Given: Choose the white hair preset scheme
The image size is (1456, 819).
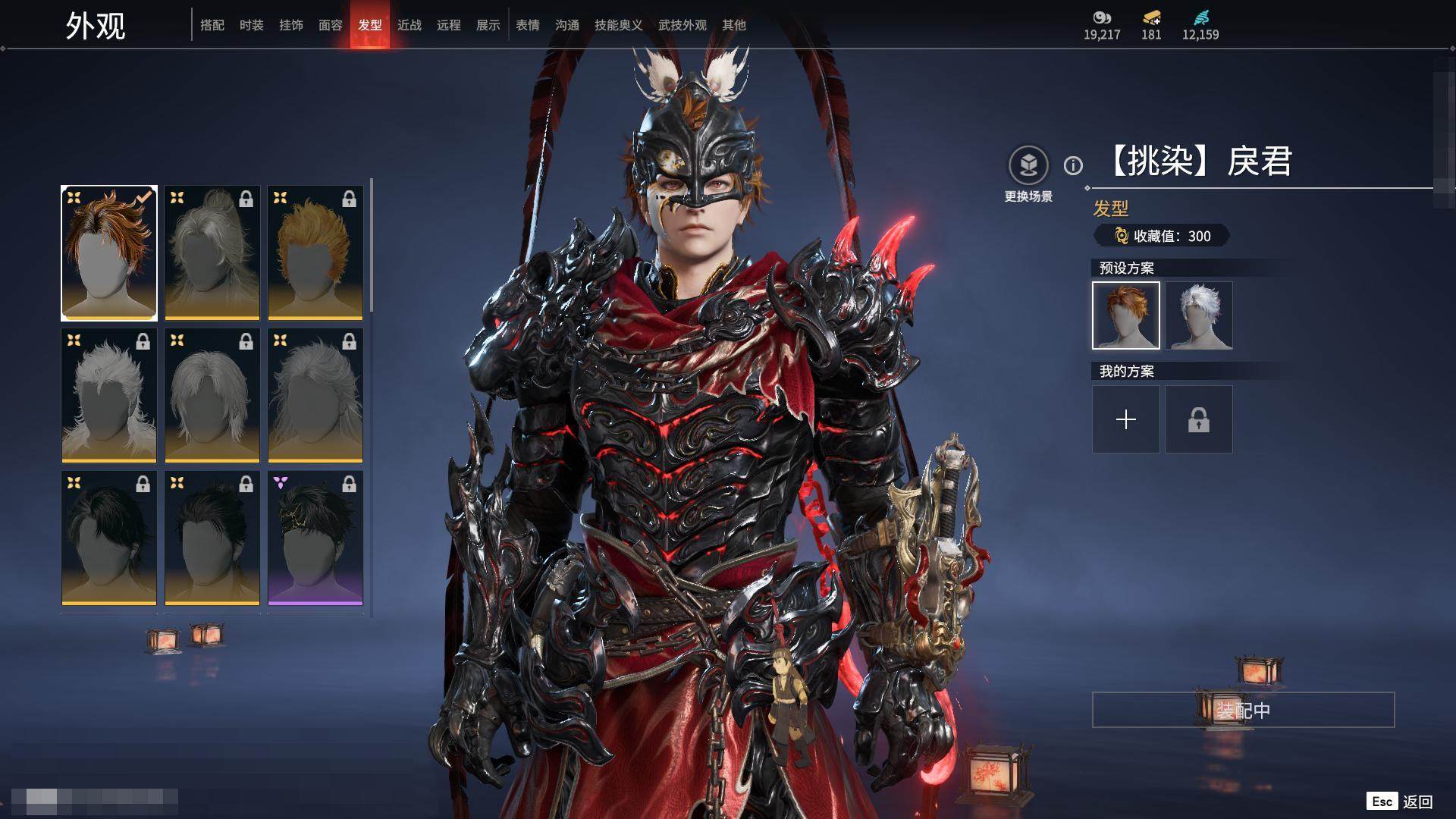Looking at the screenshot, I should (x=1199, y=315).
